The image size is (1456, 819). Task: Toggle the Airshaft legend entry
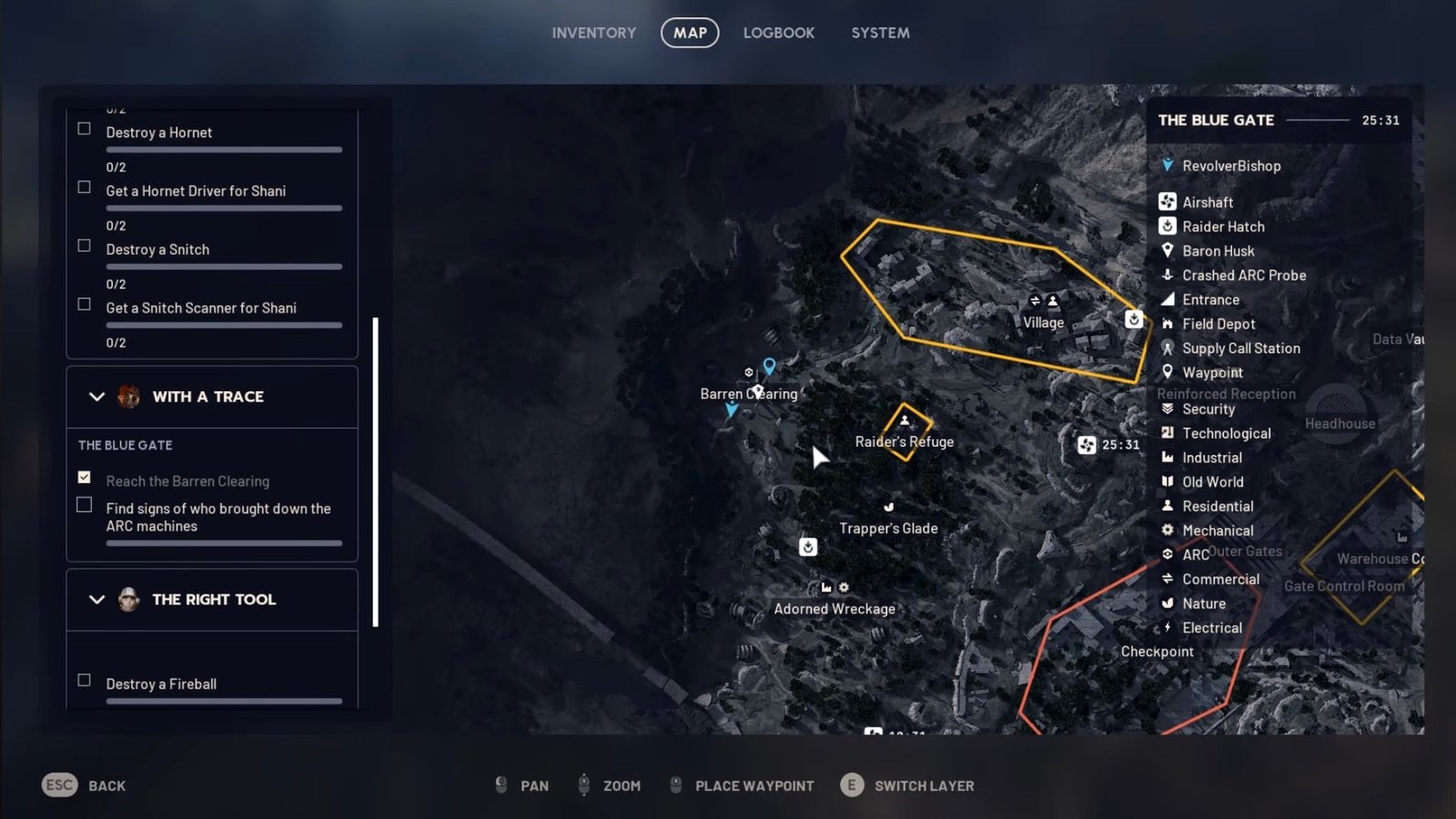pyautogui.click(x=1207, y=202)
